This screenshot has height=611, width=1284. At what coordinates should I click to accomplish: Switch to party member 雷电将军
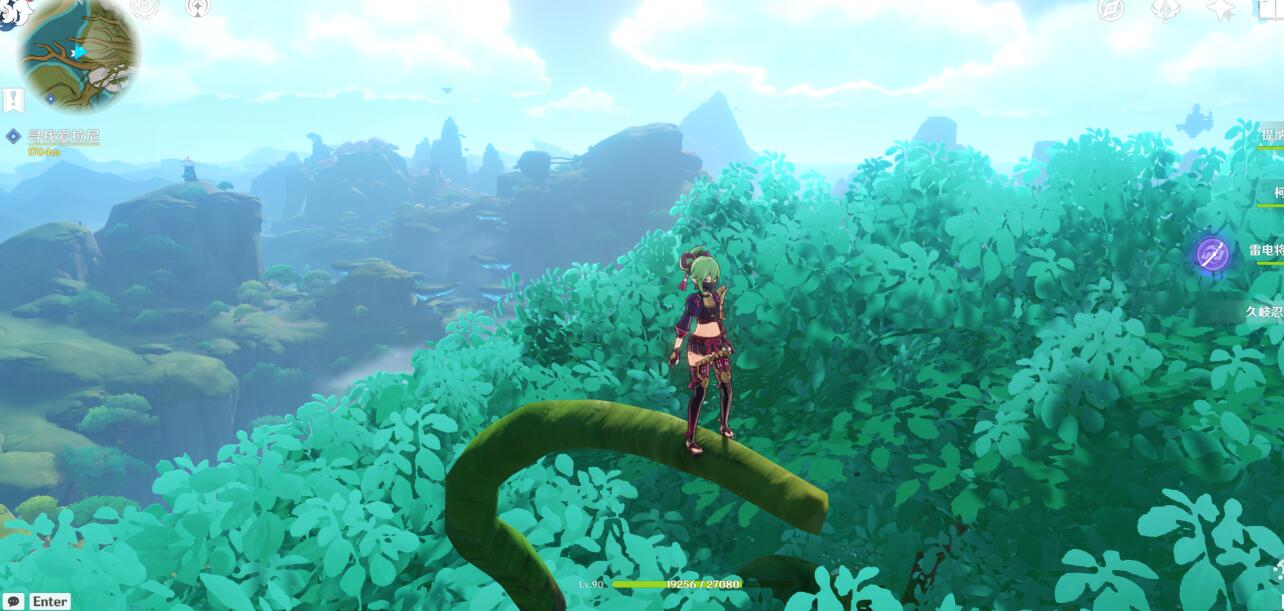coord(1265,250)
